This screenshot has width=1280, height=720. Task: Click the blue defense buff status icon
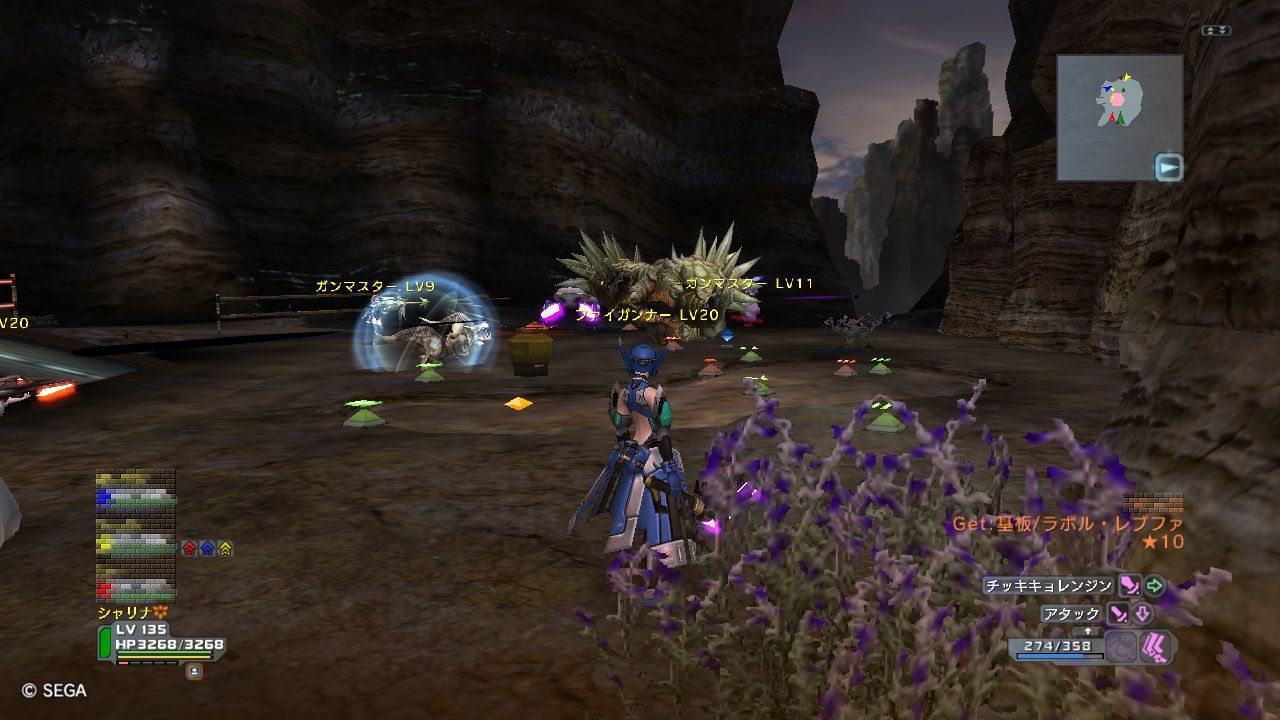[207, 548]
